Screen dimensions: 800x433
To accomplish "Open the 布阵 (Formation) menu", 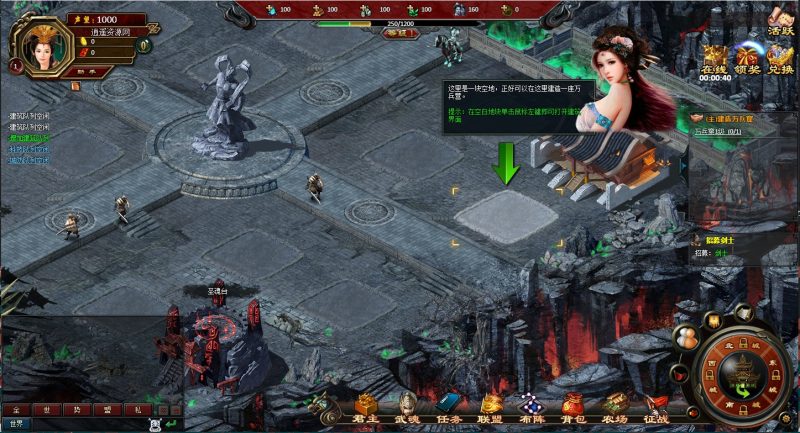I will click(531, 408).
